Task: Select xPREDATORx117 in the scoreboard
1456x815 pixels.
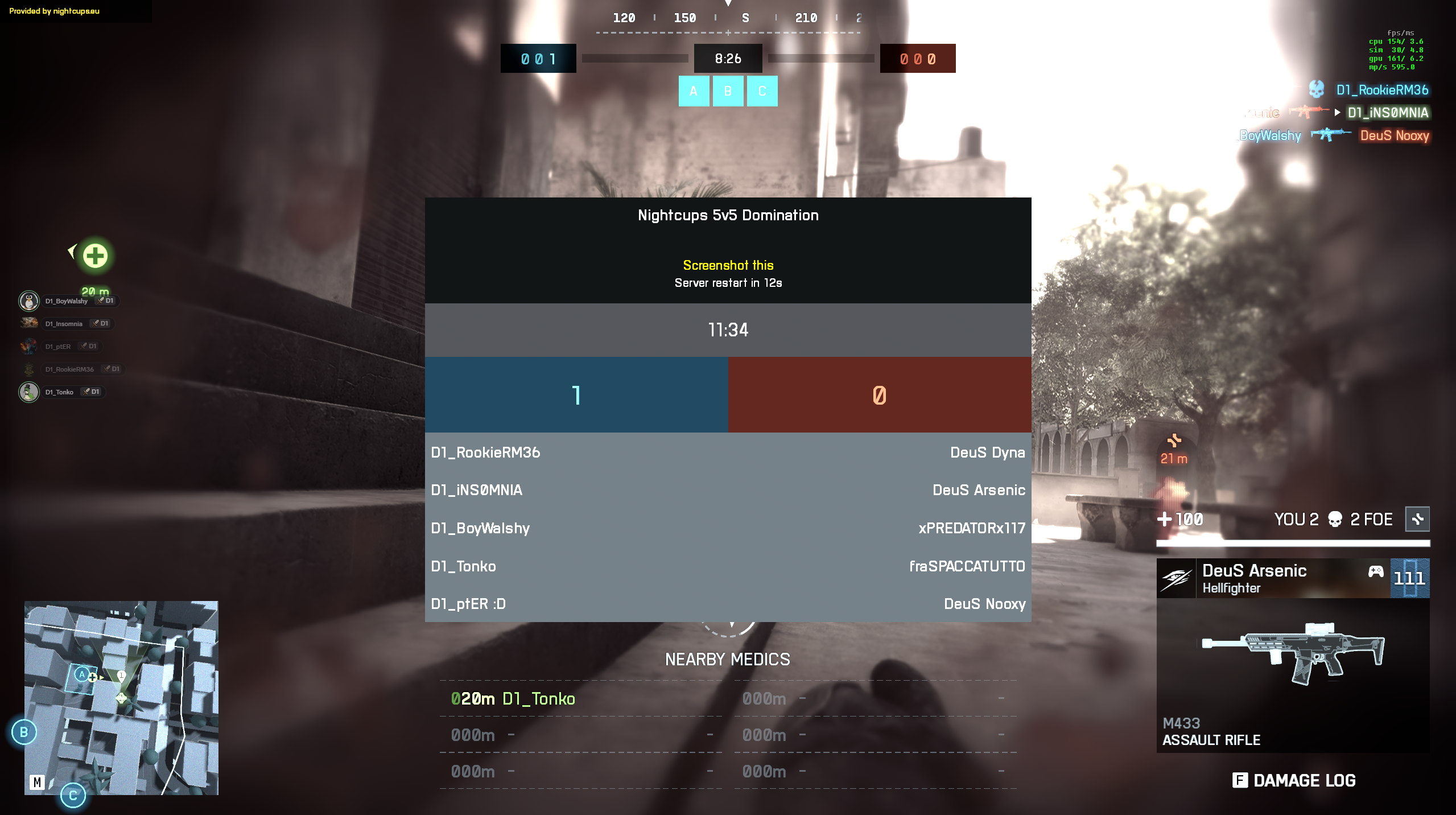Action: point(971,528)
